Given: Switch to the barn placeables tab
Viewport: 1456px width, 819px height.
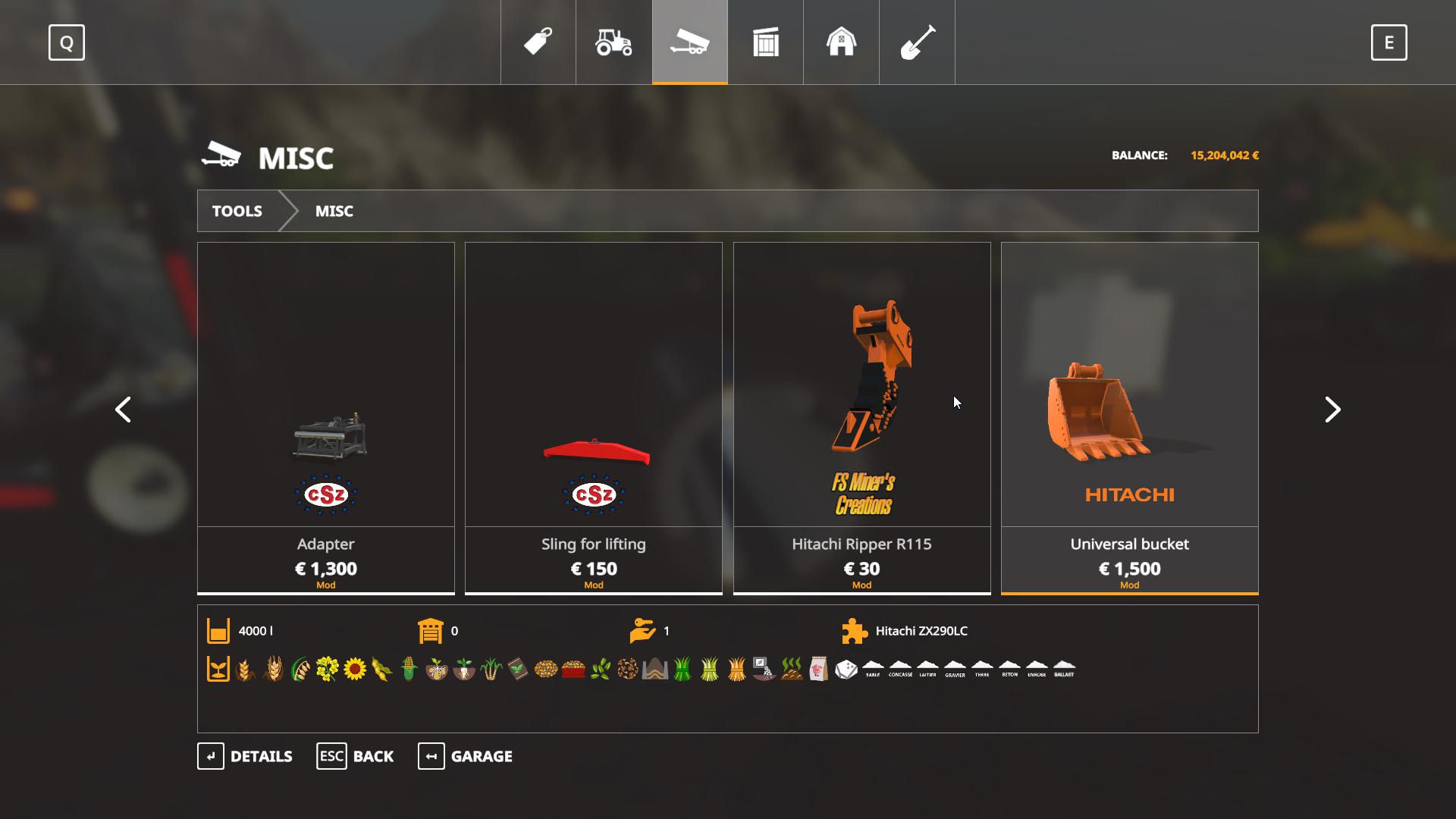Looking at the screenshot, I should click(841, 42).
